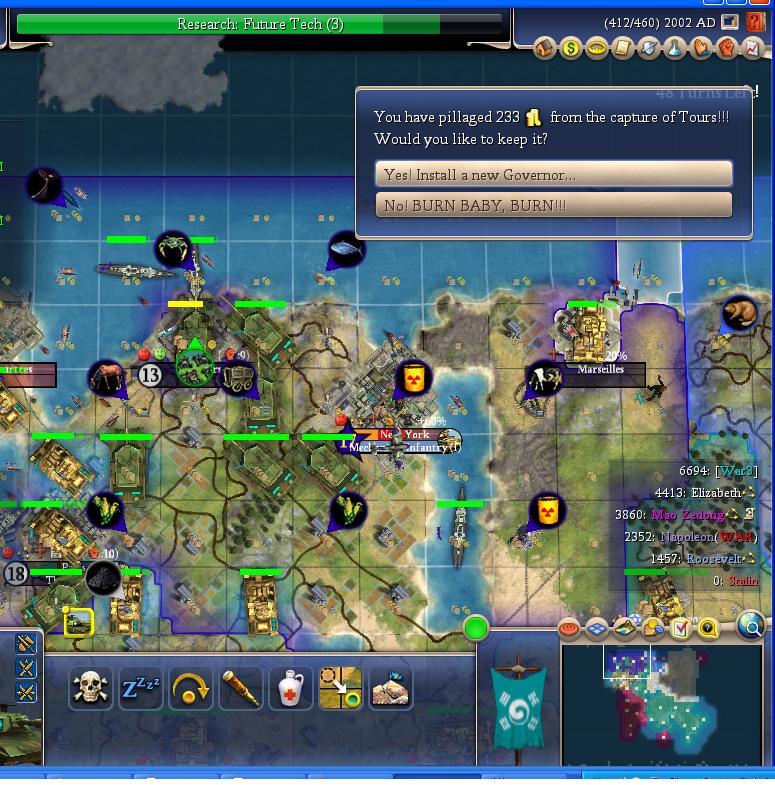This screenshot has height=785, width=775.
Task: Open the technology advisor flask icon
Action: 675,48
